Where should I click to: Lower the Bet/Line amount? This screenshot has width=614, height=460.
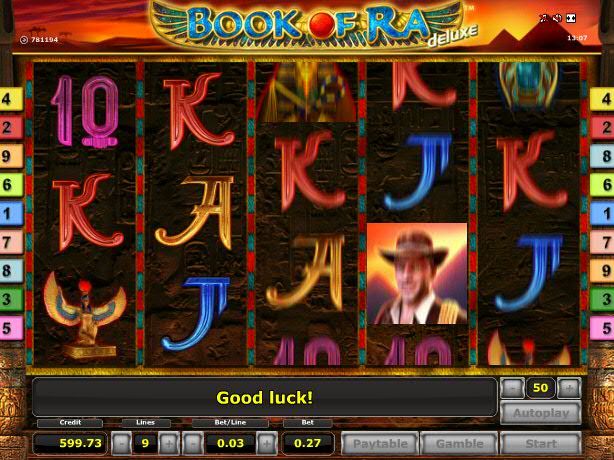coord(195,443)
